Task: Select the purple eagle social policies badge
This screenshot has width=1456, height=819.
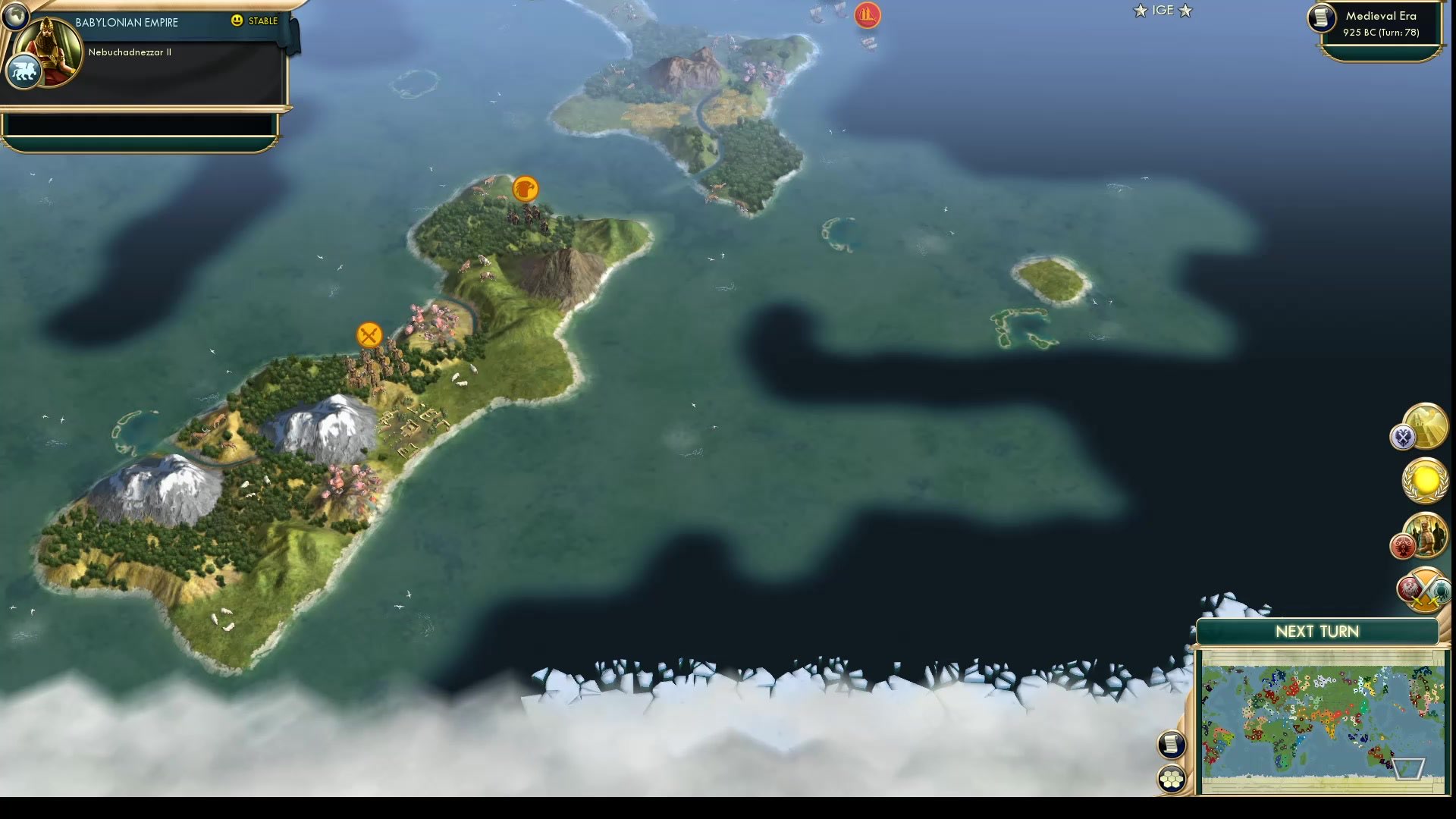Action: tap(1404, 437)
